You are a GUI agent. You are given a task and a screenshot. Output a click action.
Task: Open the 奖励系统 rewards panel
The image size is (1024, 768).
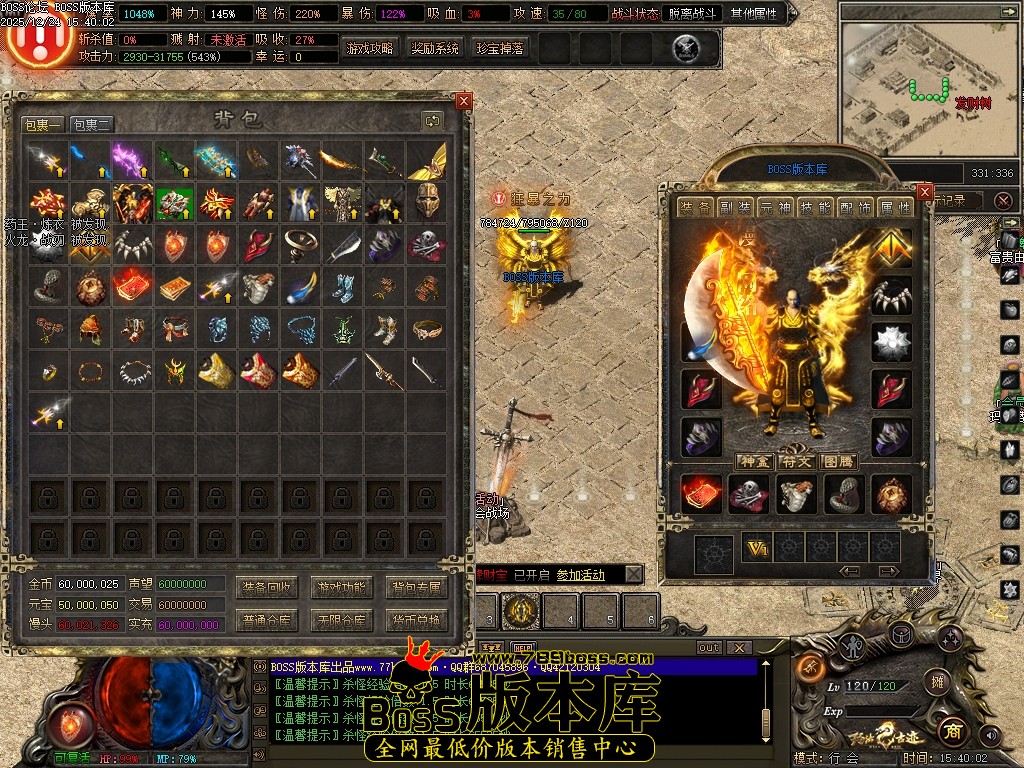click(435, 48)
